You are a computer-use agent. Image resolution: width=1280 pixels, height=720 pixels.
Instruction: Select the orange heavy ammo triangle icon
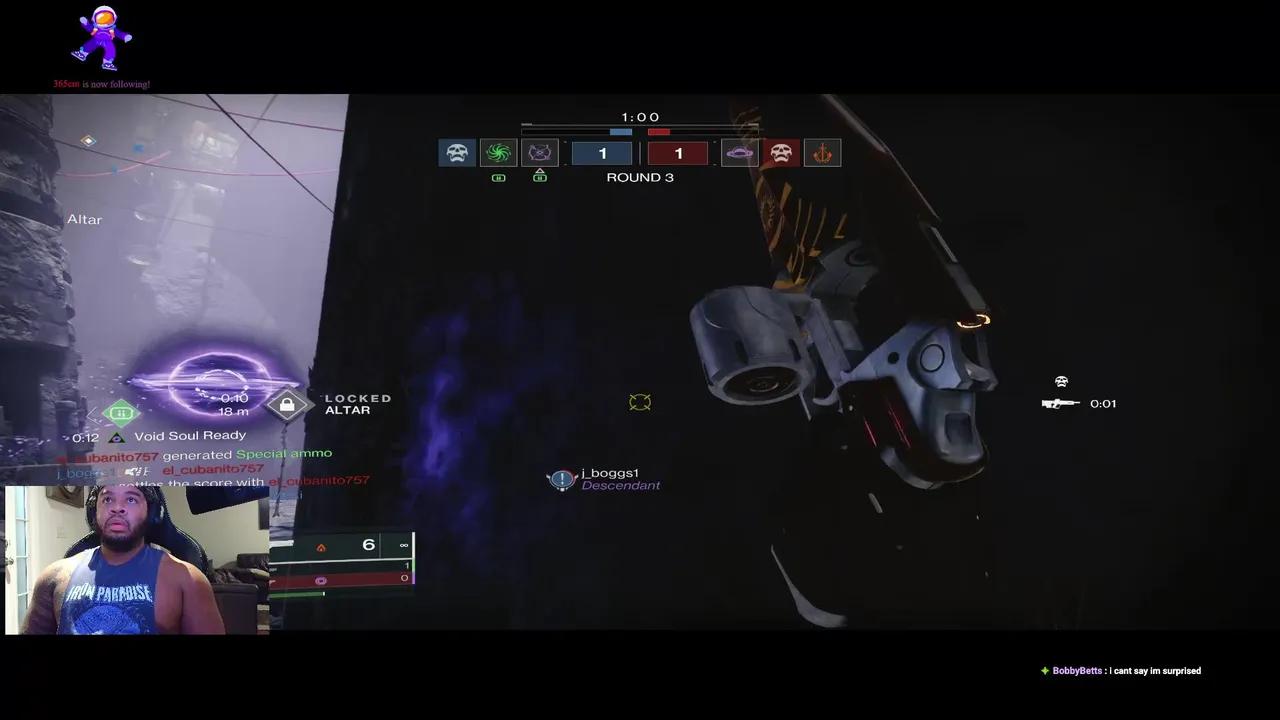(x=322, y=545)
